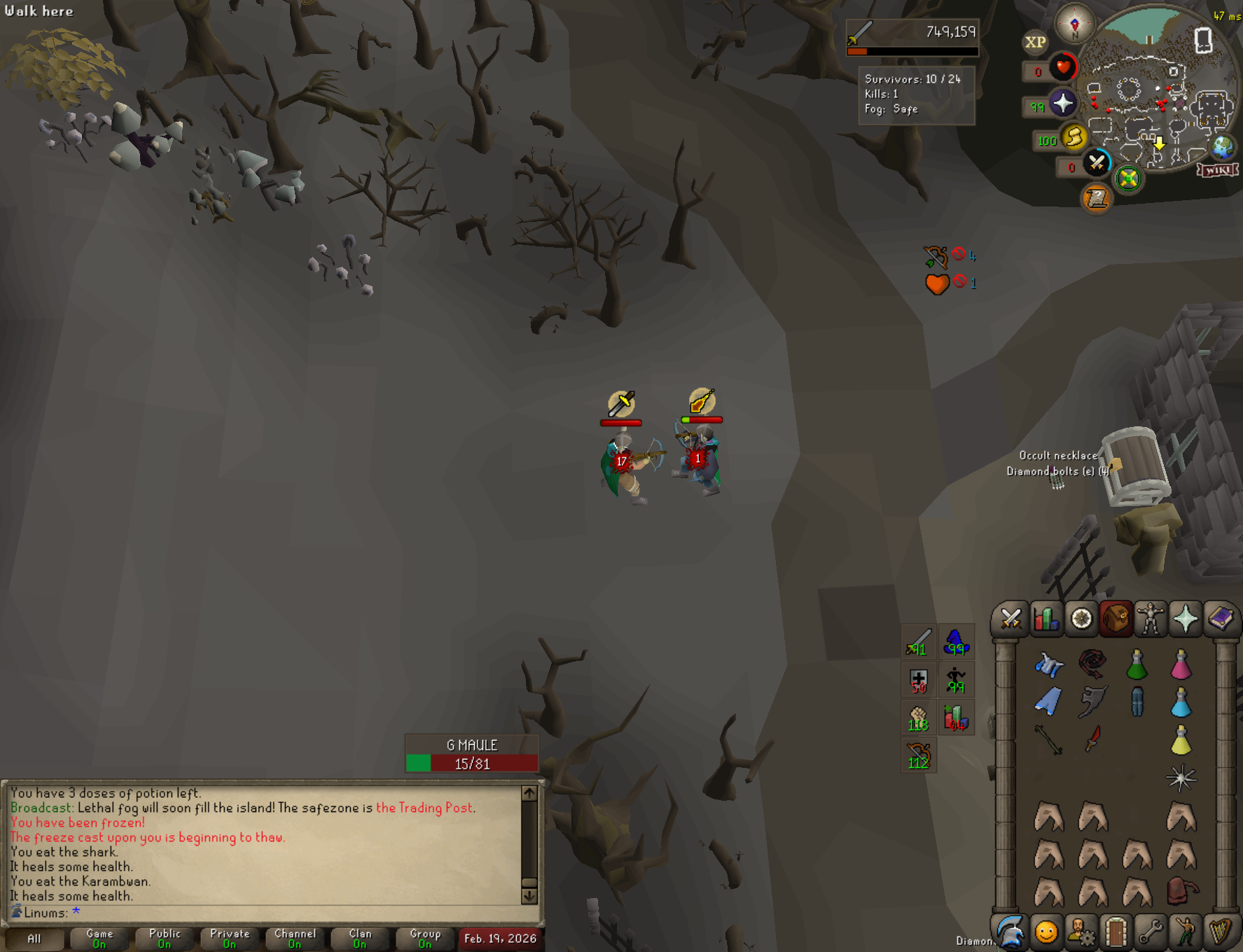This screenshot has width=1243, height=952.
Task: Open the Spellbook tab
Action: (1221, 619)
